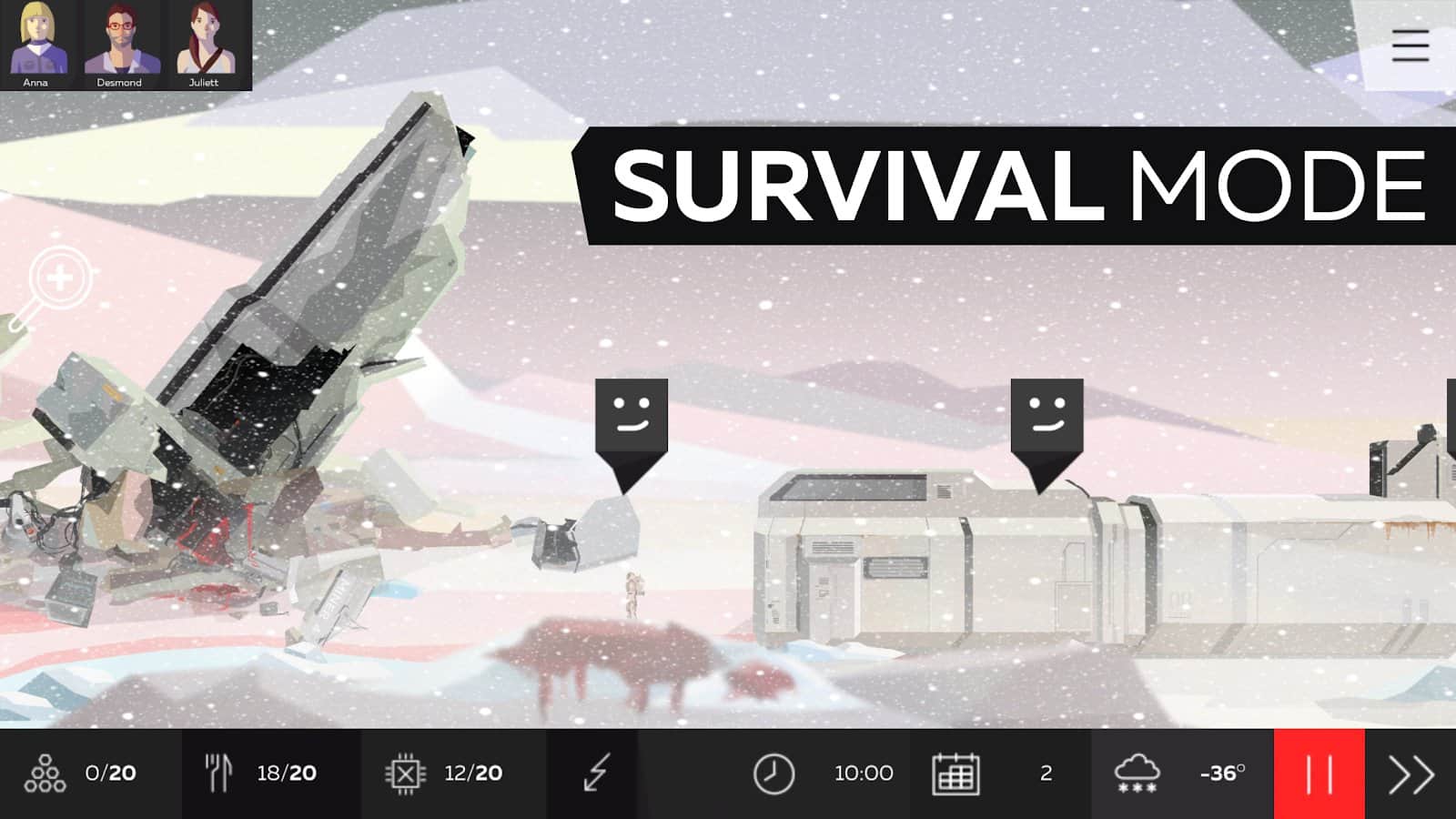The height and width of the screenshot is (819, 1456).
Task: Click the crashed spaceship wreckage
Action: tap(273, 364)
